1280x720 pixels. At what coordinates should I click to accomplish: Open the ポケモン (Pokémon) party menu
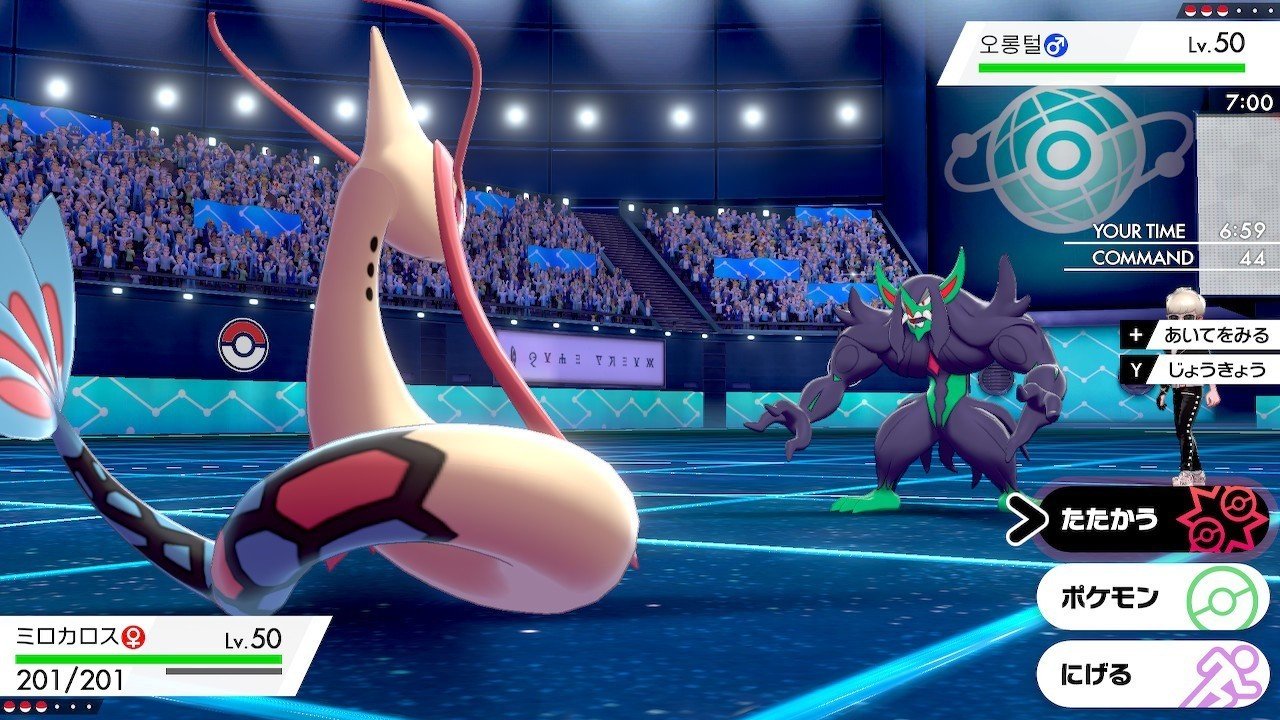point(1150,598)
